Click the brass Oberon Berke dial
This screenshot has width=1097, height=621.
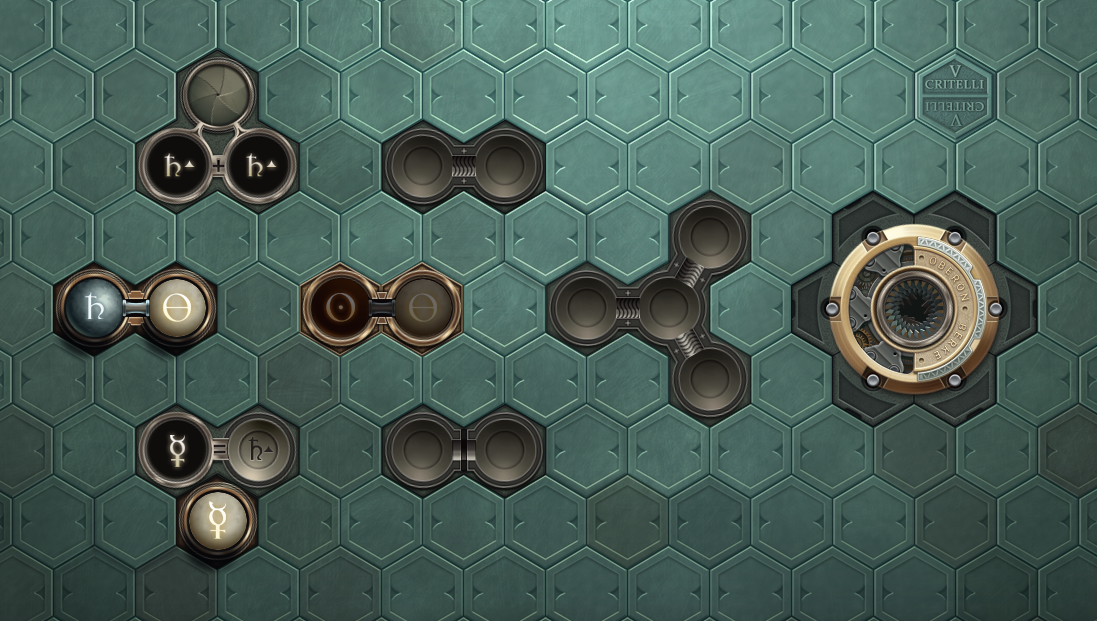(914, 307)
